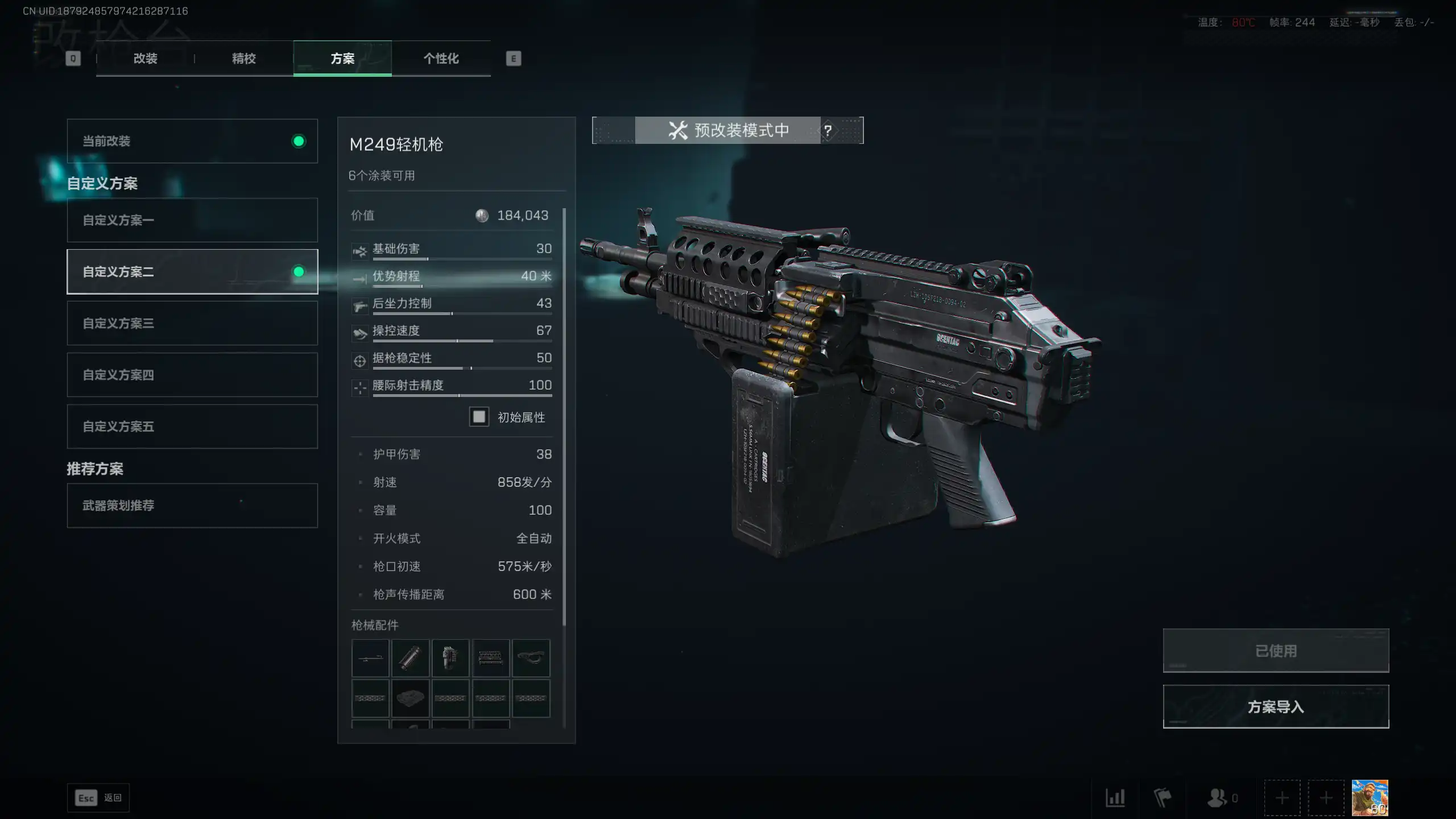Go to the 个性化 tab
This screenshot has height=819, width=1456.
click(441, 59)
